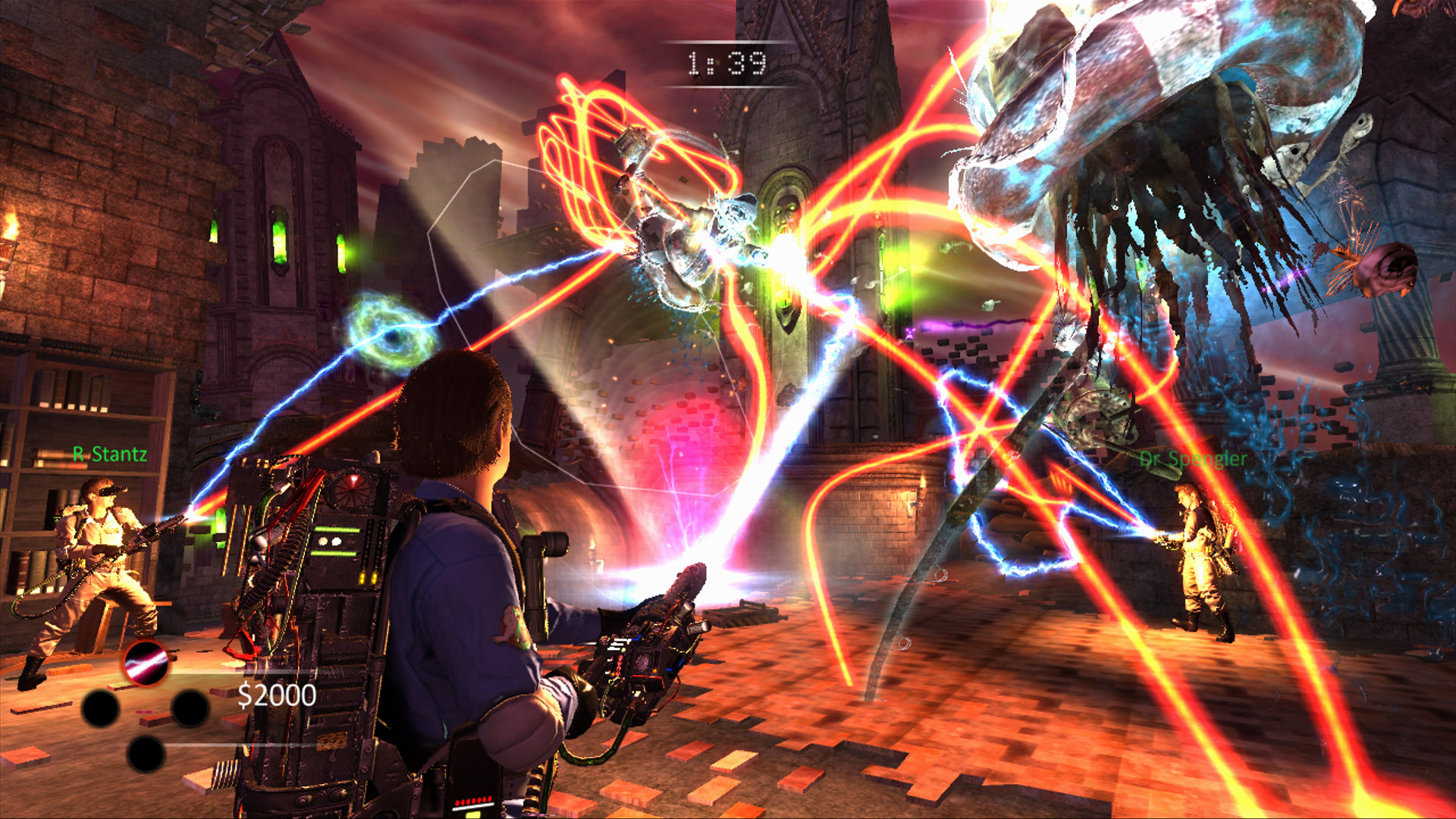Click the horizontal divider line under the money display
Image resolution: width=1456 pixels, height=819 pixels.
244,745
